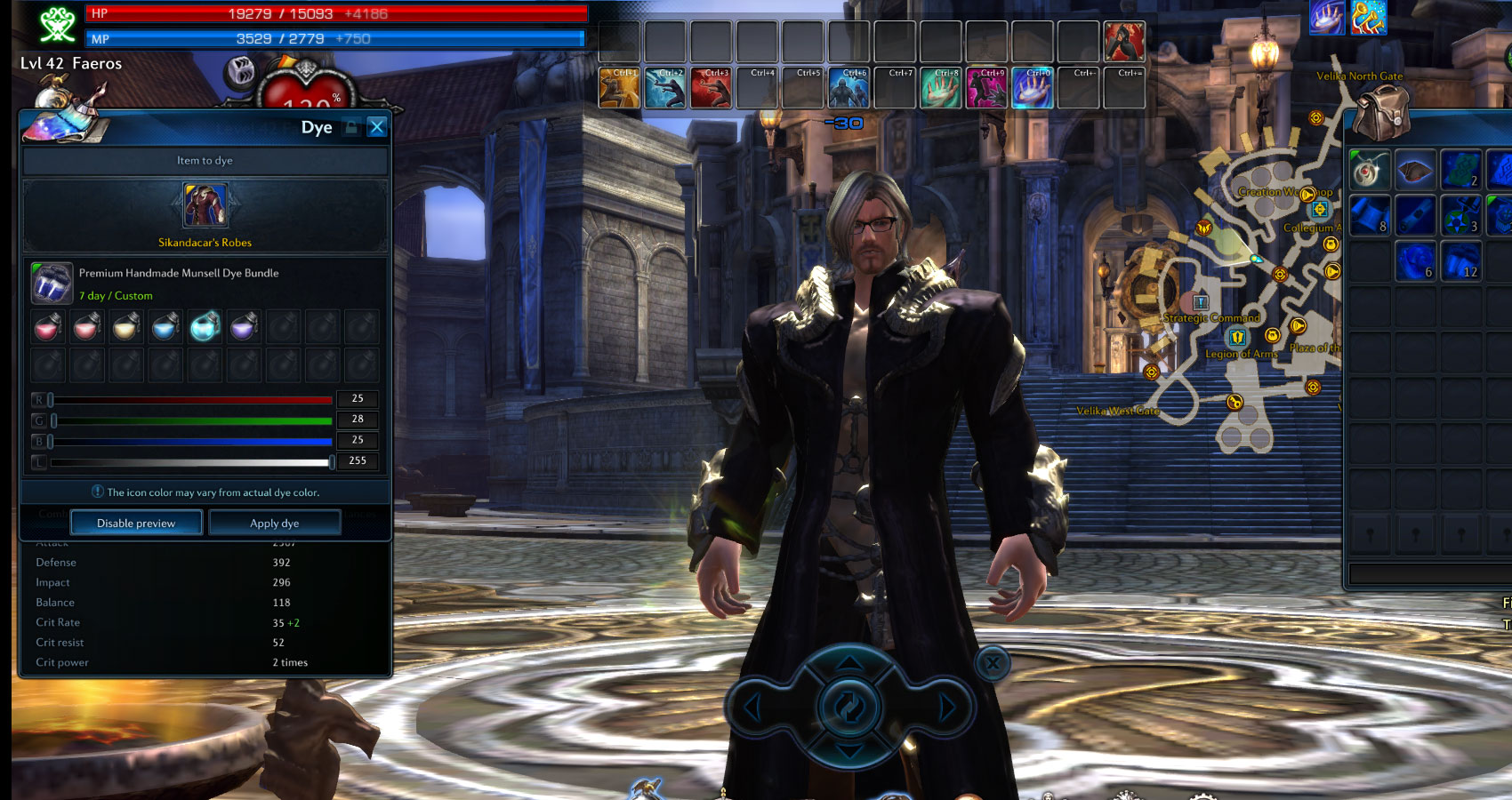Rotate character with the right arrow control

[946, 708]
